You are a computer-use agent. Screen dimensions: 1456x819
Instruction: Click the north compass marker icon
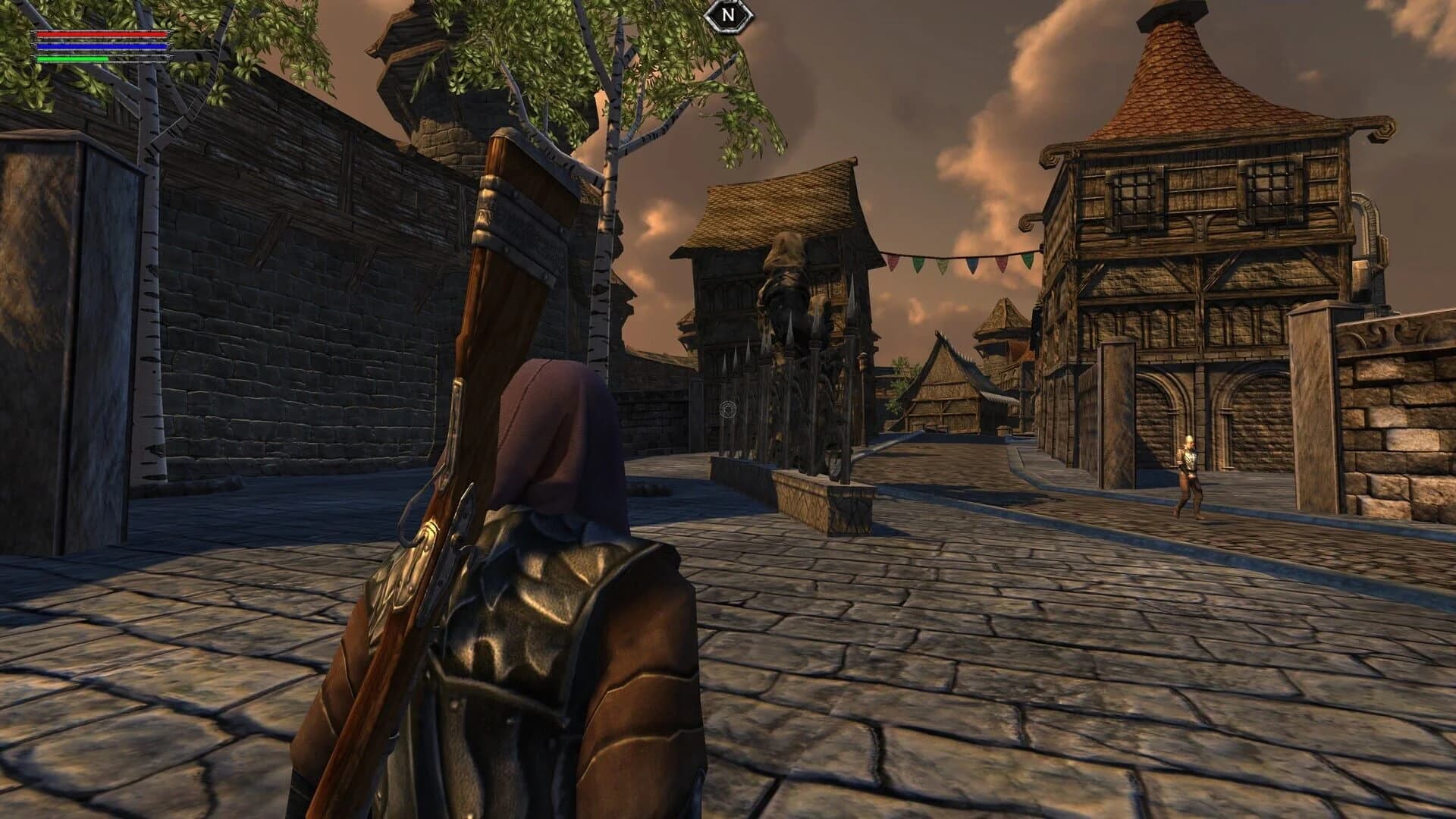point(729,17)
